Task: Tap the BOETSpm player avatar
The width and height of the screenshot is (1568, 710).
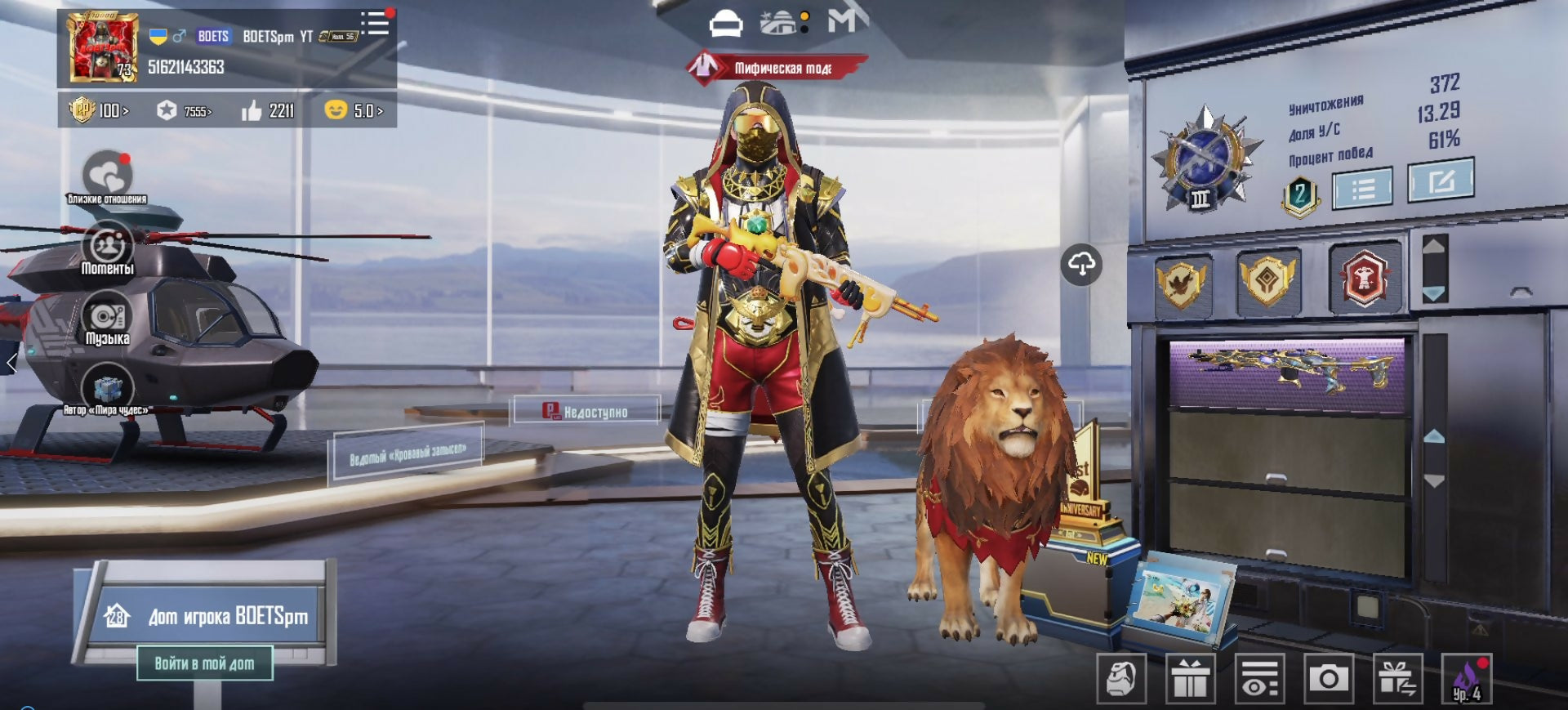Action: (103, 47)
